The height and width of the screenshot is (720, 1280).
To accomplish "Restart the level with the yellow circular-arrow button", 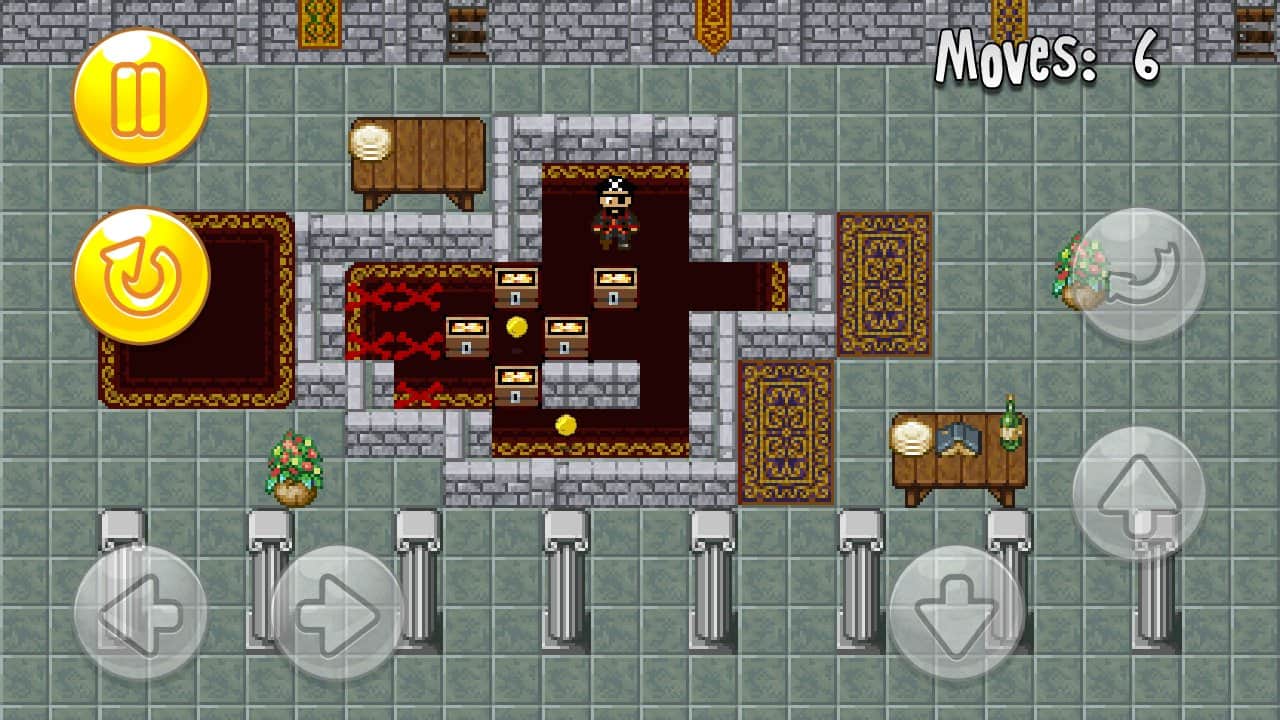I will (x=141, y=275).
